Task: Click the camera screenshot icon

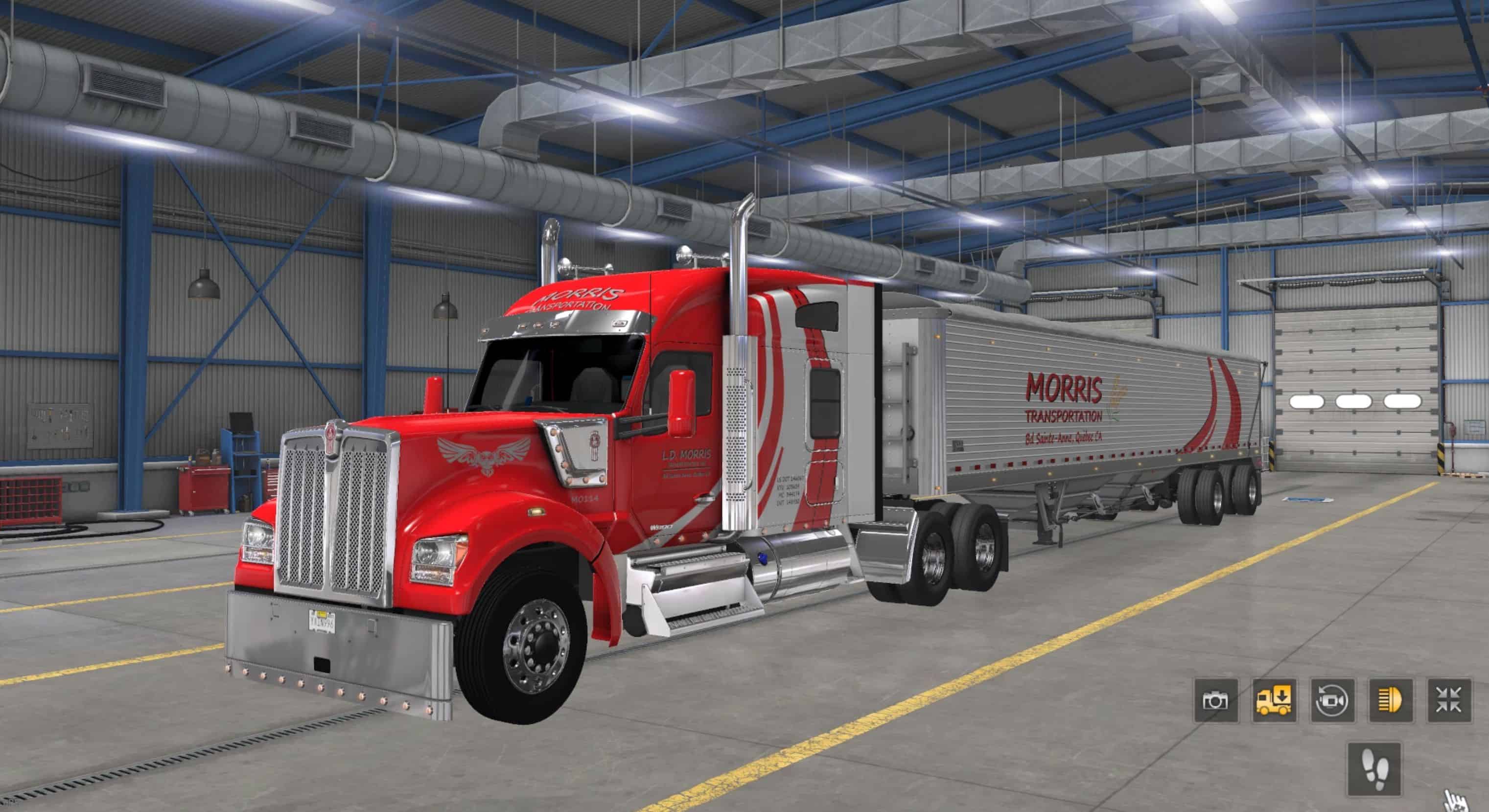Action: [1215, 700]
